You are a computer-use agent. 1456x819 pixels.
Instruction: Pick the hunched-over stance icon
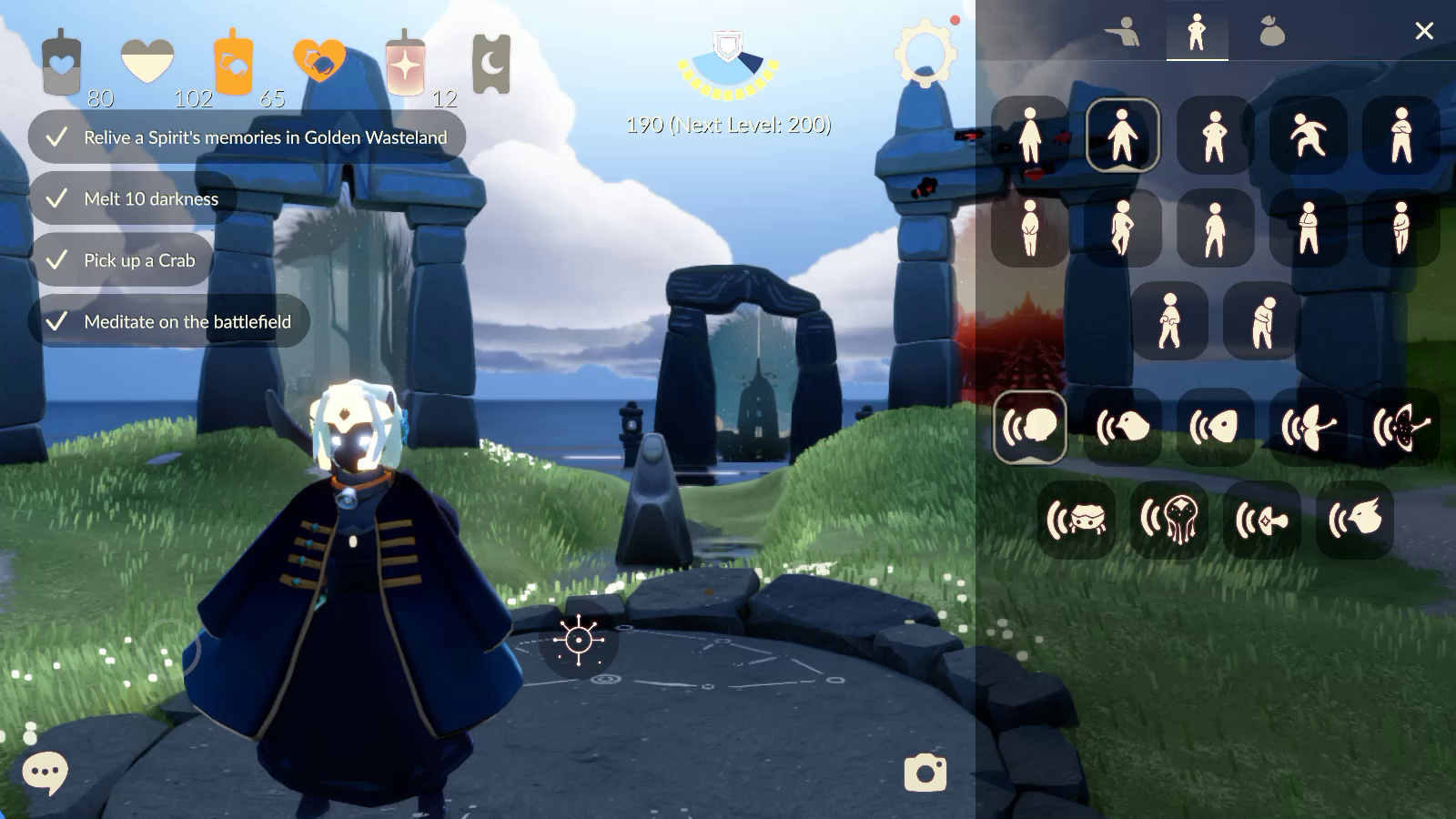click(1261, 320)
